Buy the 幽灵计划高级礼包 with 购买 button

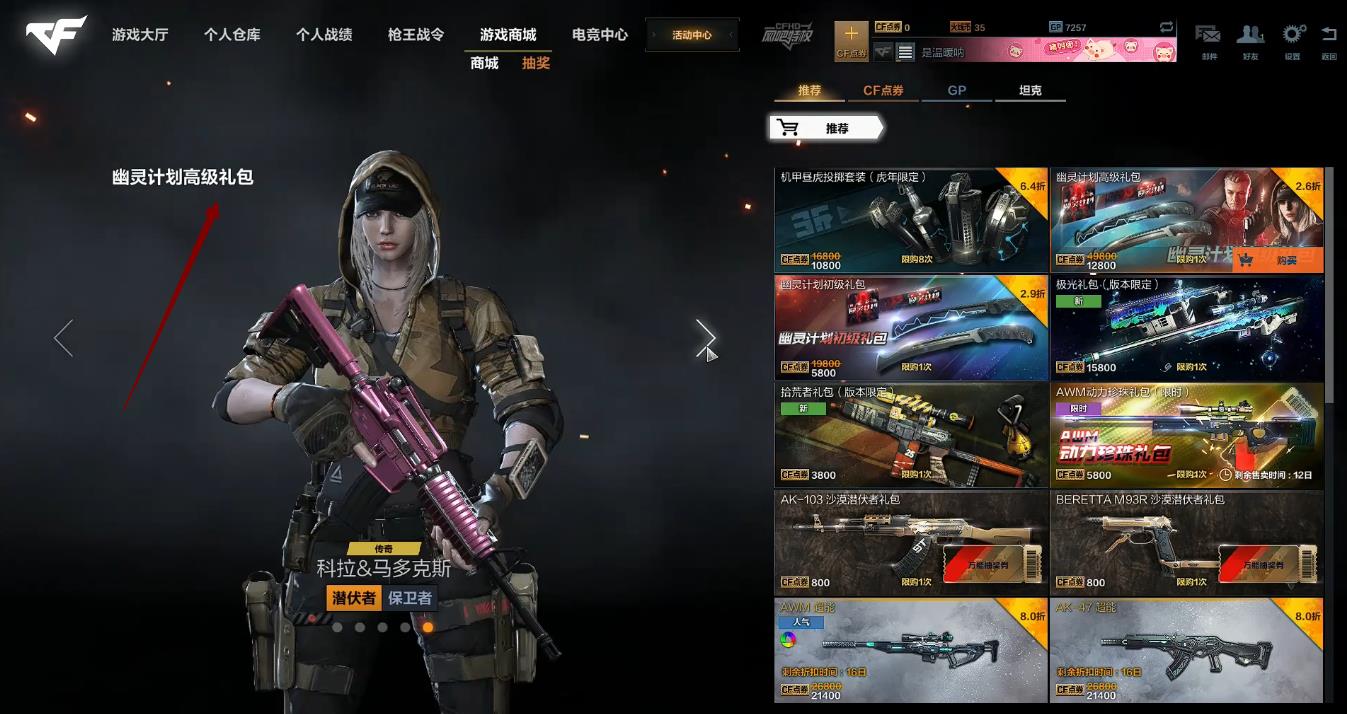click(x=1277, y=260)
